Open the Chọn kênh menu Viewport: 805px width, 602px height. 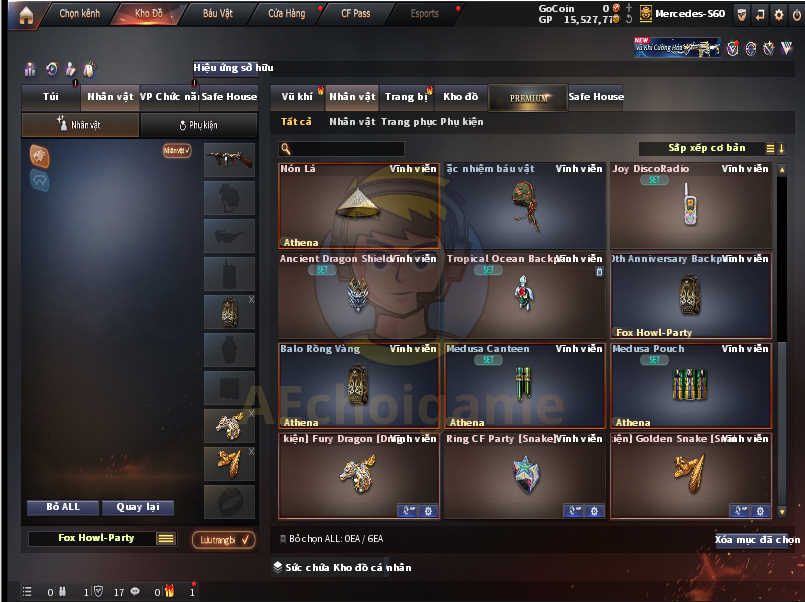click(81, 14)
